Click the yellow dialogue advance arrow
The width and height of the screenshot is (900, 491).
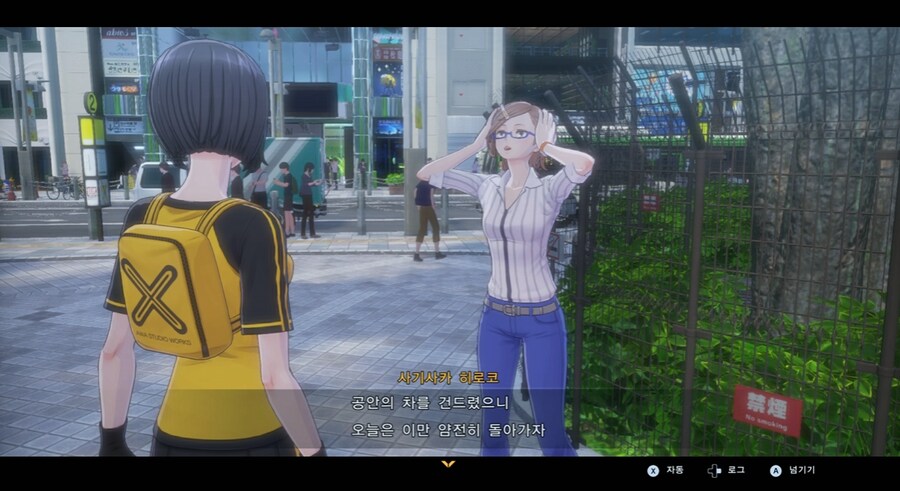pyautogui.click(x=448, y=464)
